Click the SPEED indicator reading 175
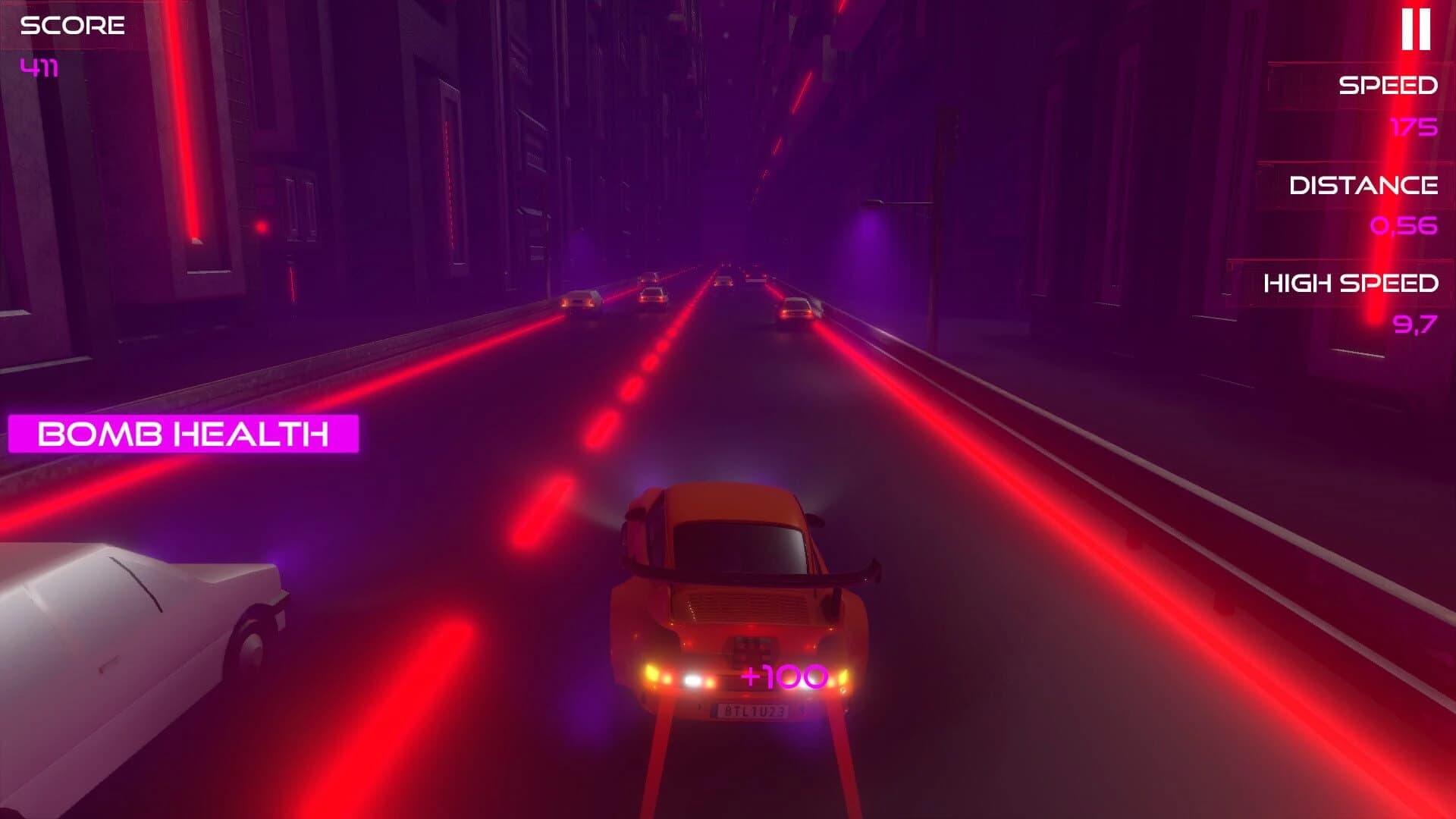 point(1414,127)
